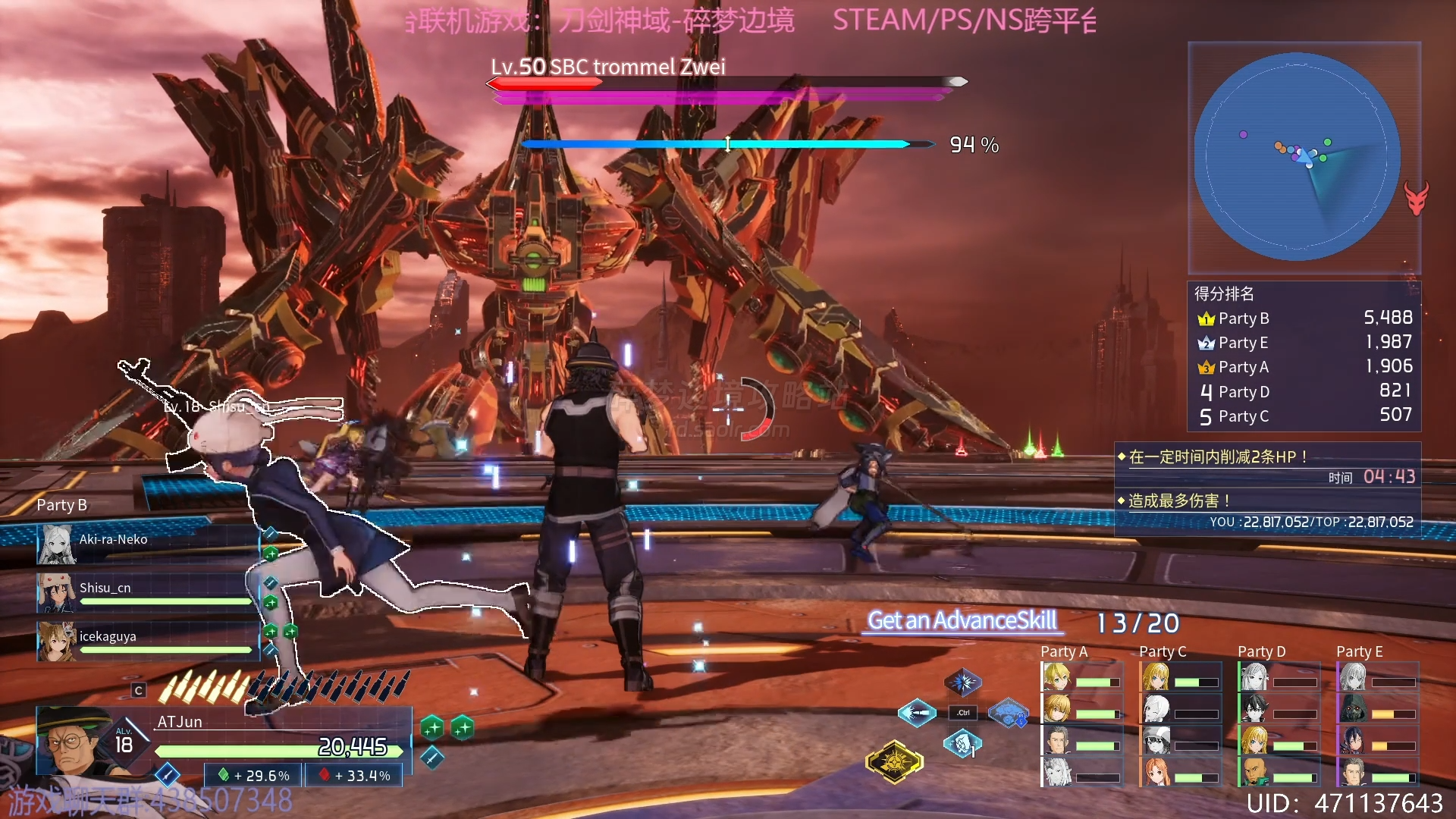Image resolution: width=1456 pixels, height=819 pixels.
Task: Activate the blue burst skill icon
Action: tap(962, 682)
